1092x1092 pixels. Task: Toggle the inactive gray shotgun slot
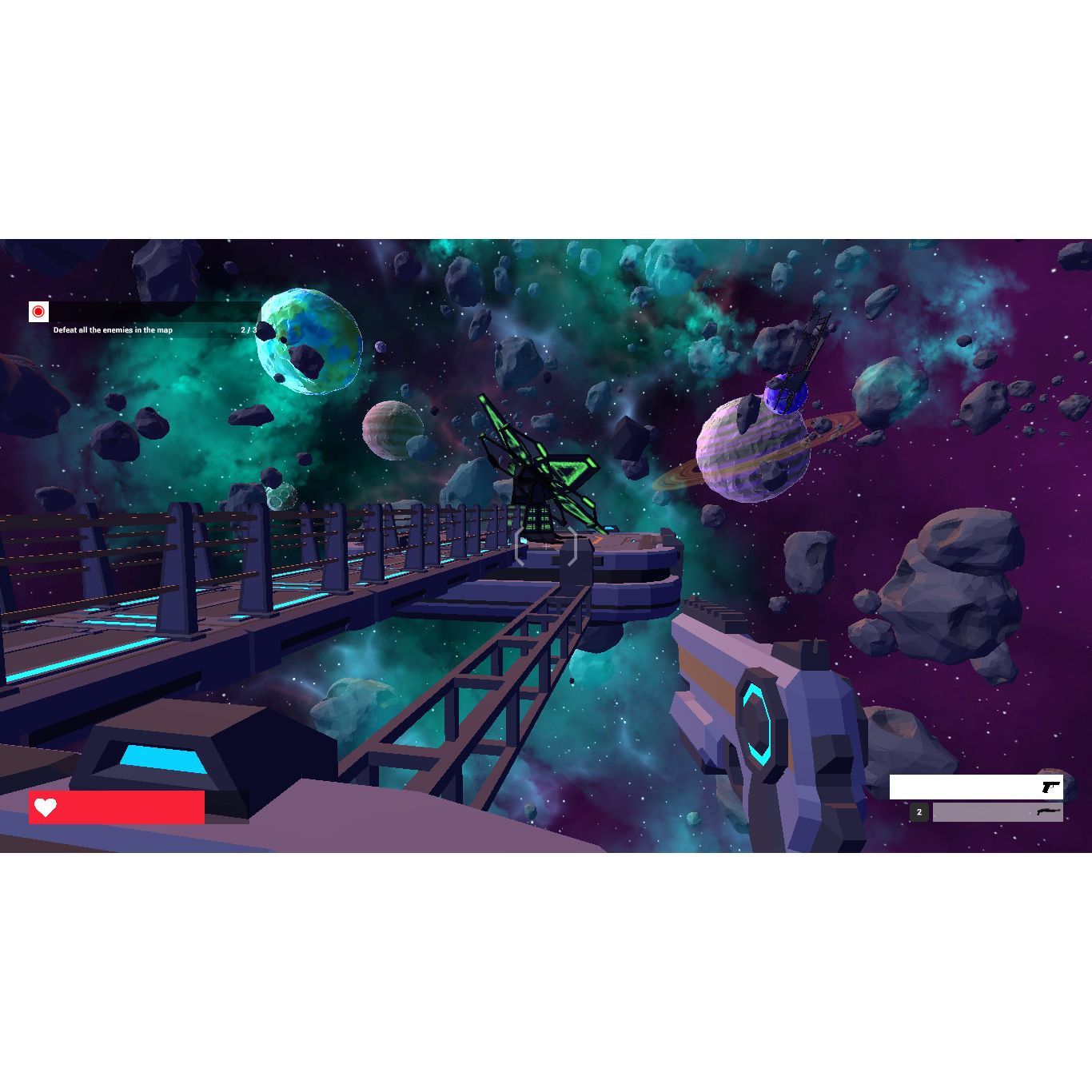coord(998,812)
